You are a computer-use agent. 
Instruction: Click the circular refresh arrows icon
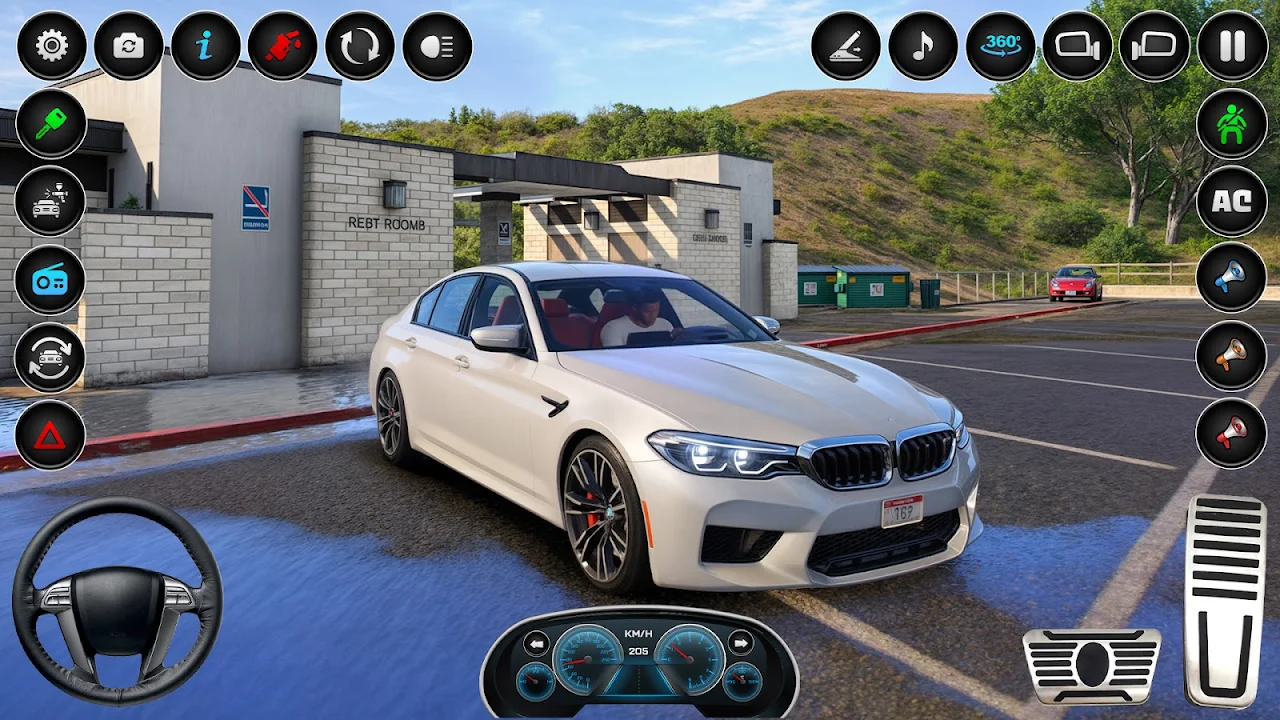tap(359, 46)
